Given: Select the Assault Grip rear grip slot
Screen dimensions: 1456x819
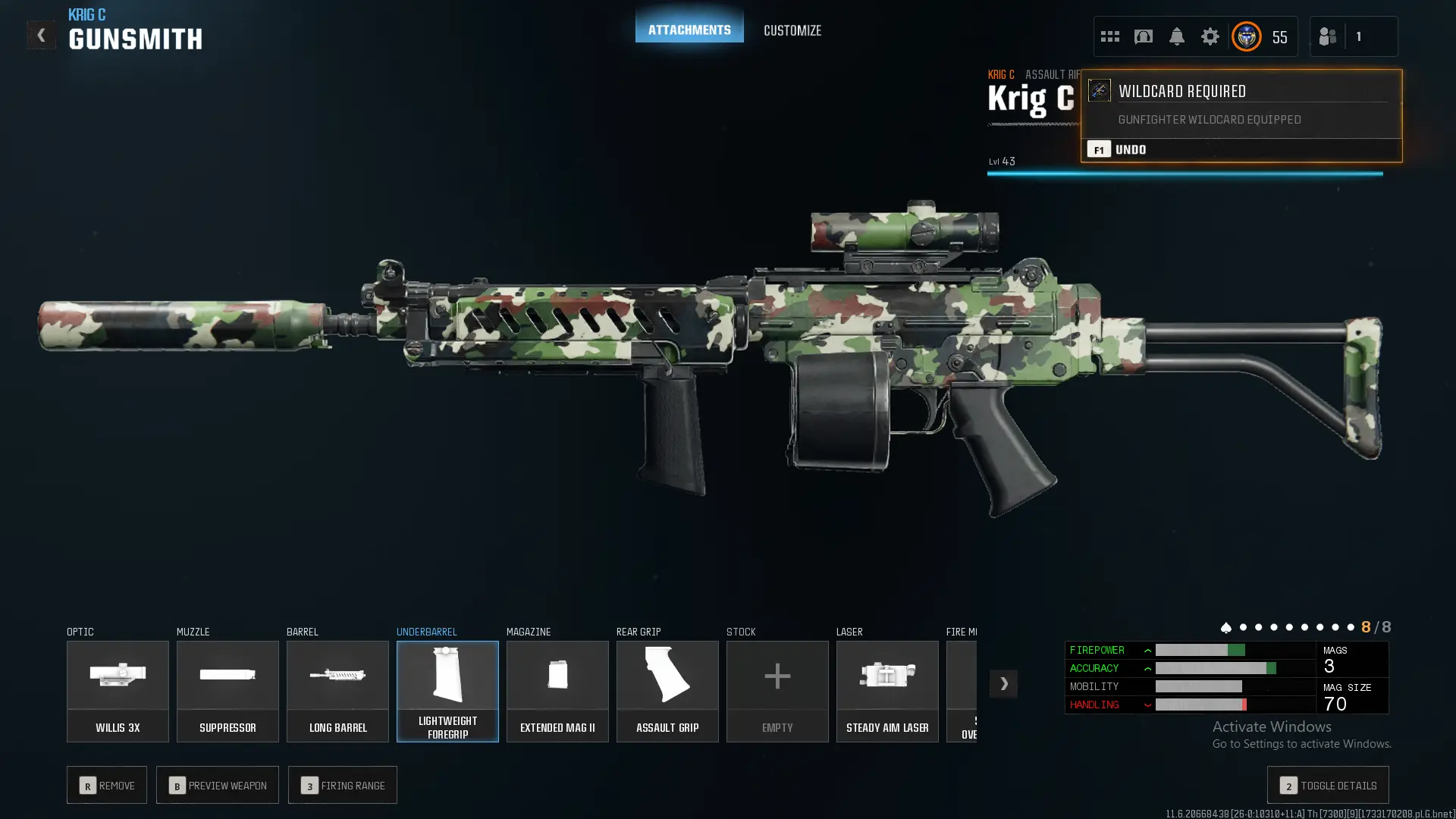Looking at the screenshot, I should 667,691.
